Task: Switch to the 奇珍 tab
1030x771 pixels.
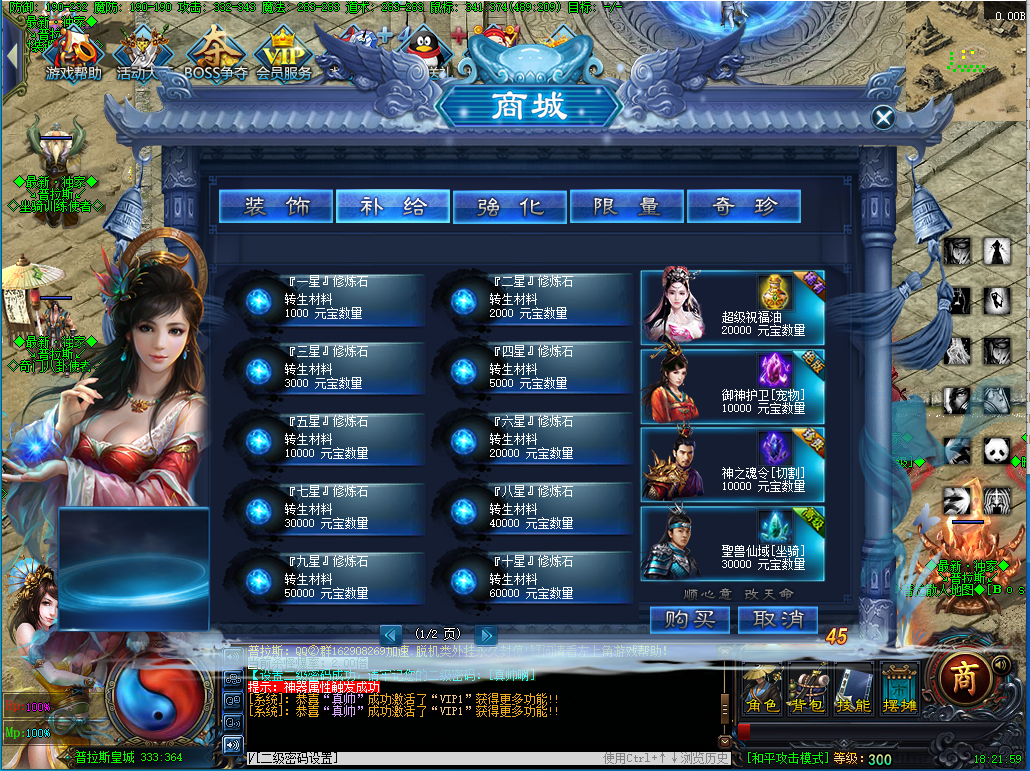Action: 743,207
